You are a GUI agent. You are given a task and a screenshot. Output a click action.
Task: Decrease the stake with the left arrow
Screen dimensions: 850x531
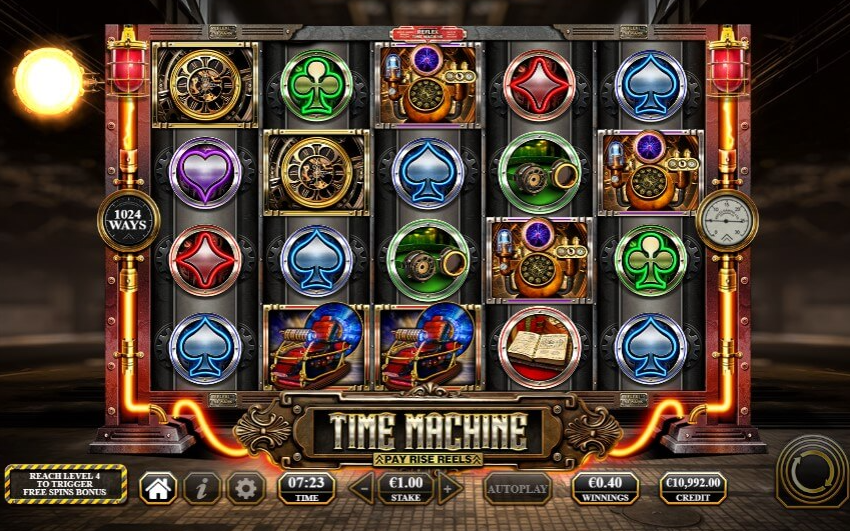coord(364,488)
